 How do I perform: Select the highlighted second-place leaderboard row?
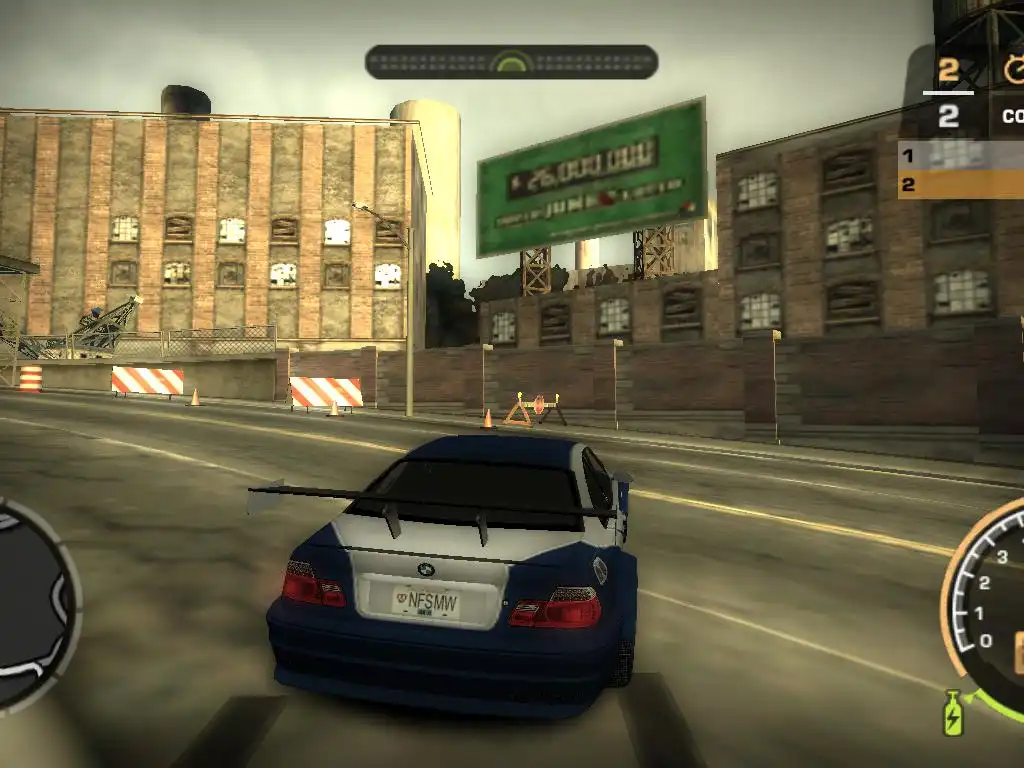[x=960, y=185]
